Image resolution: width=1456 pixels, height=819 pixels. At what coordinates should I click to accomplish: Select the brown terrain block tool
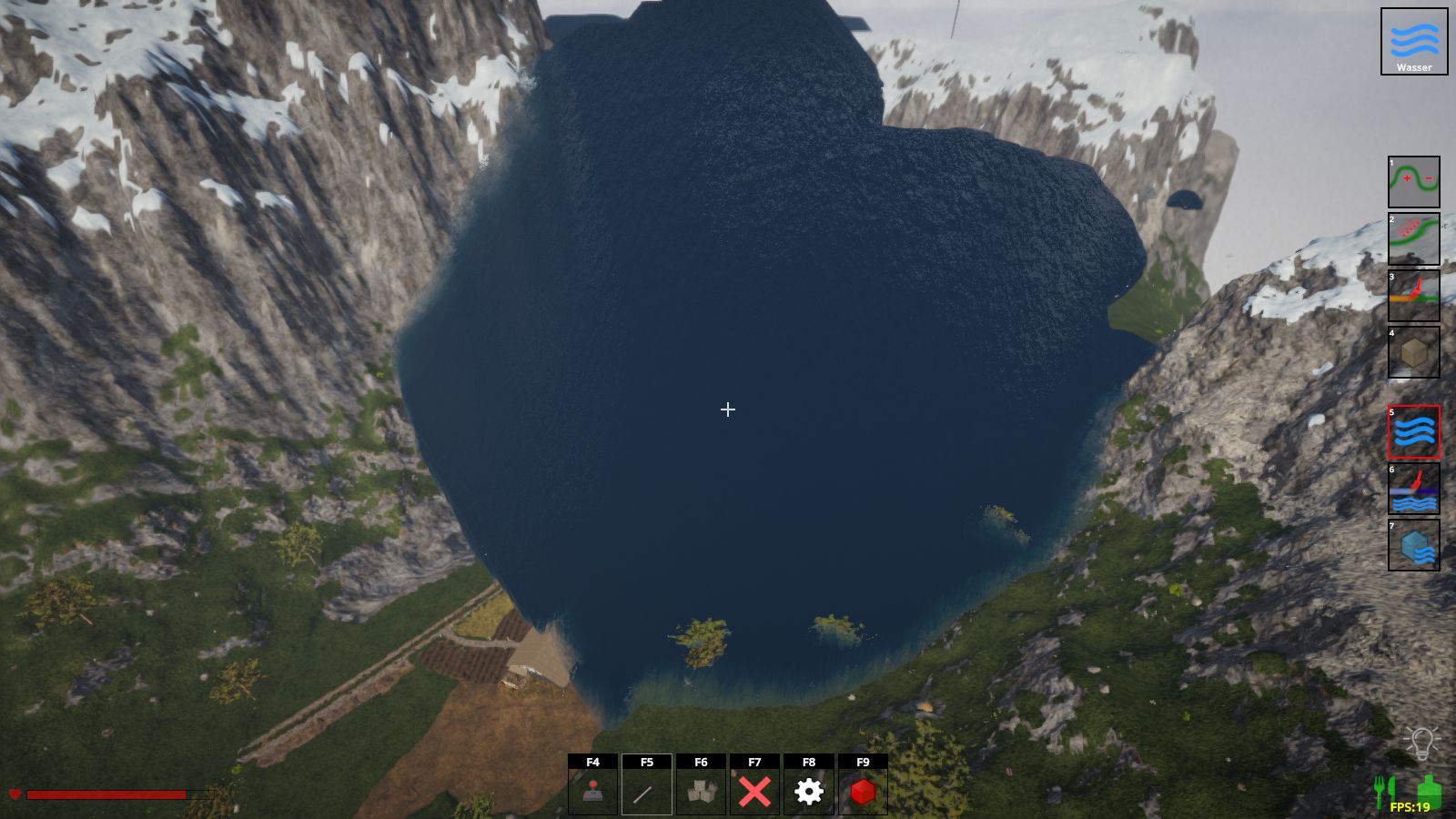[1413, 352]
